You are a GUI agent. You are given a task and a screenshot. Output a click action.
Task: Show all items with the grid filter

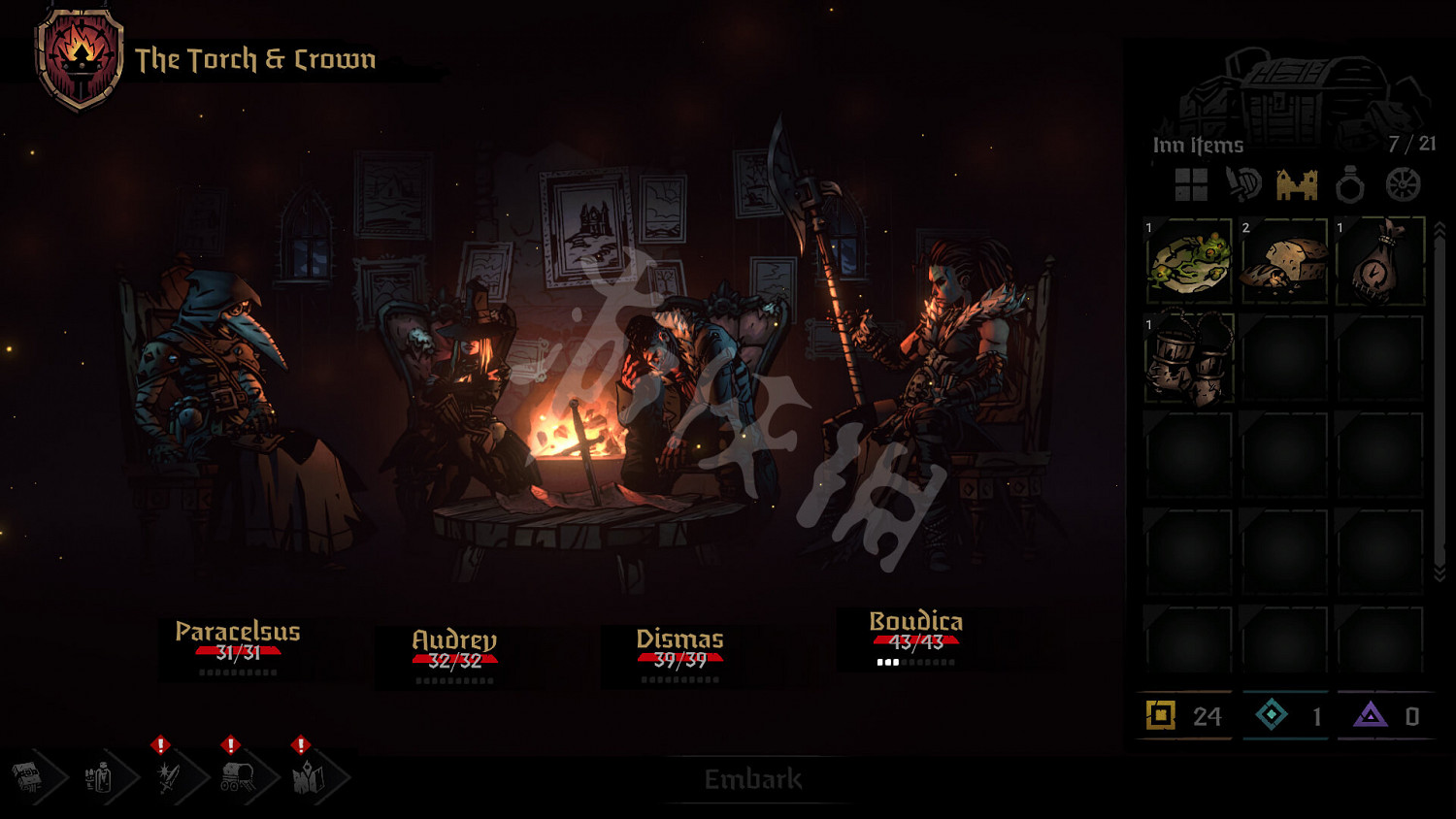point(1191,184)
